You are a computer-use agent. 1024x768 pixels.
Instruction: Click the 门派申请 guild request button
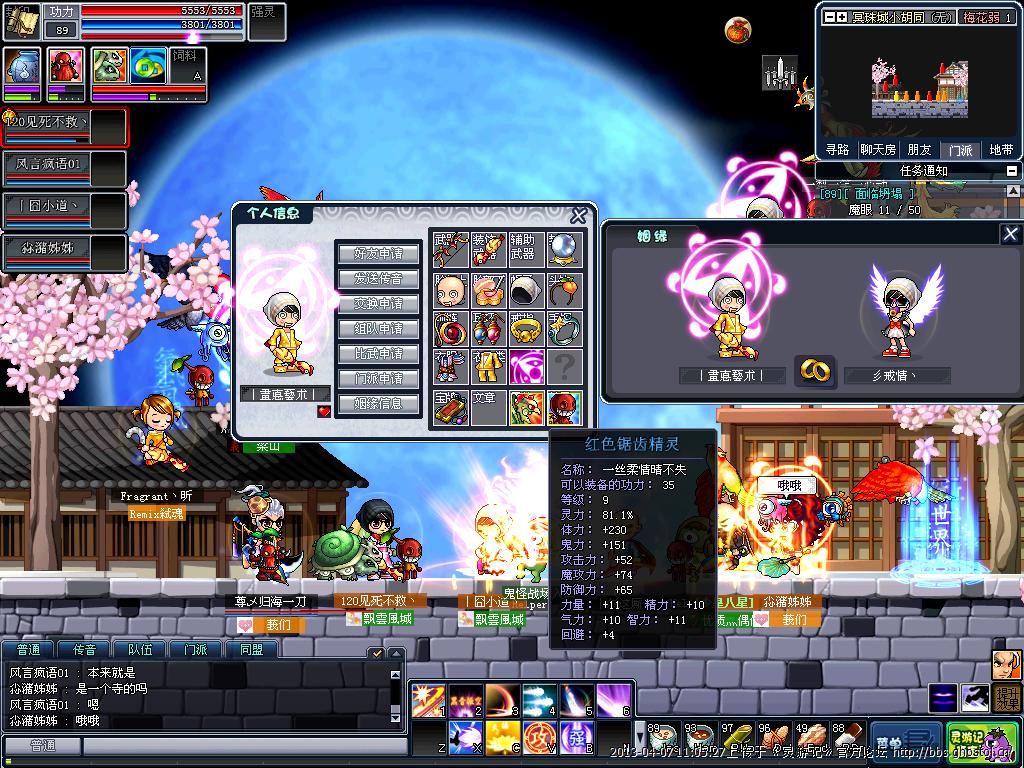(x=378, y=379)
